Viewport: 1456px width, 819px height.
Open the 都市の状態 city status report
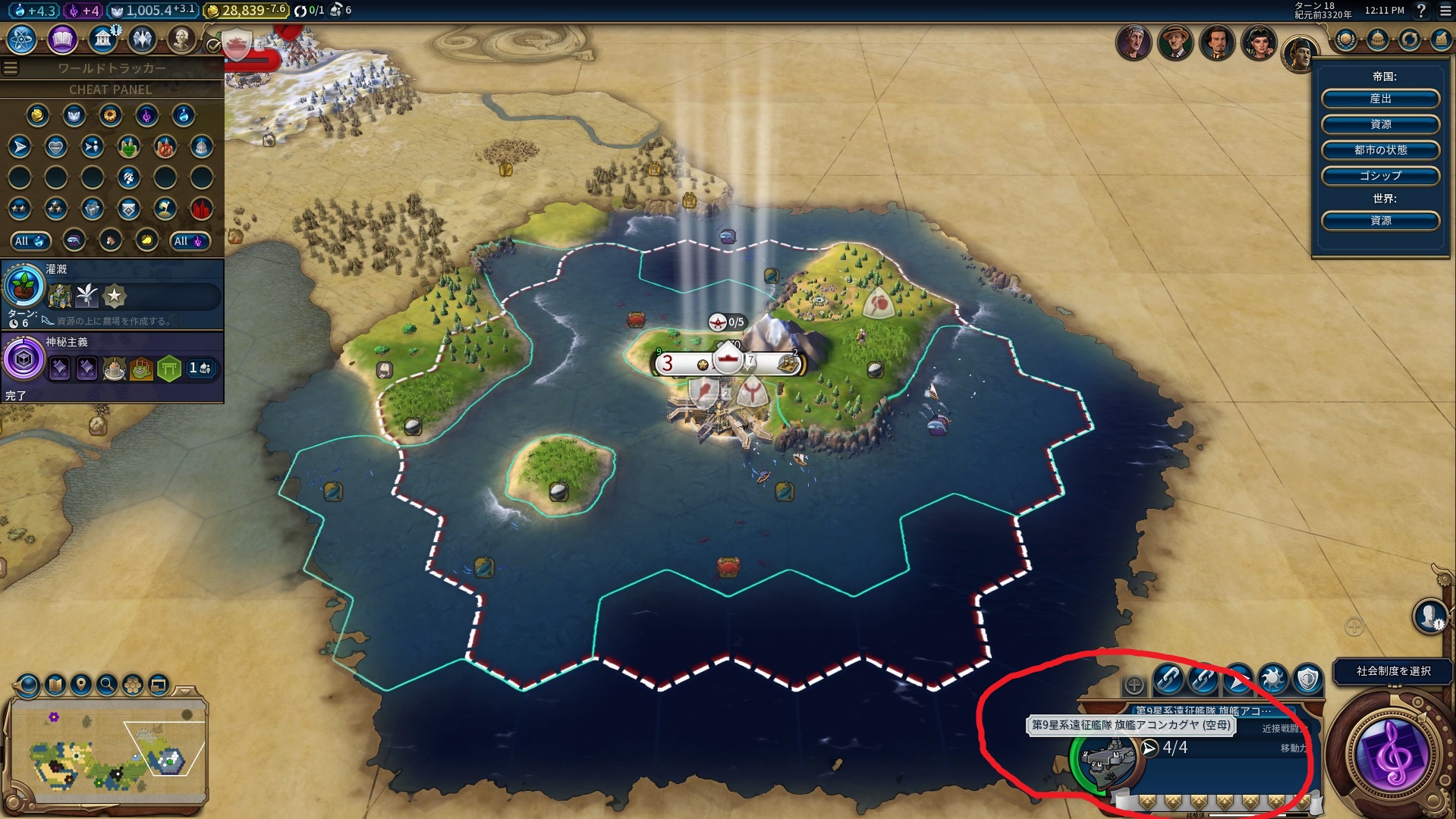click(1380, 149)
